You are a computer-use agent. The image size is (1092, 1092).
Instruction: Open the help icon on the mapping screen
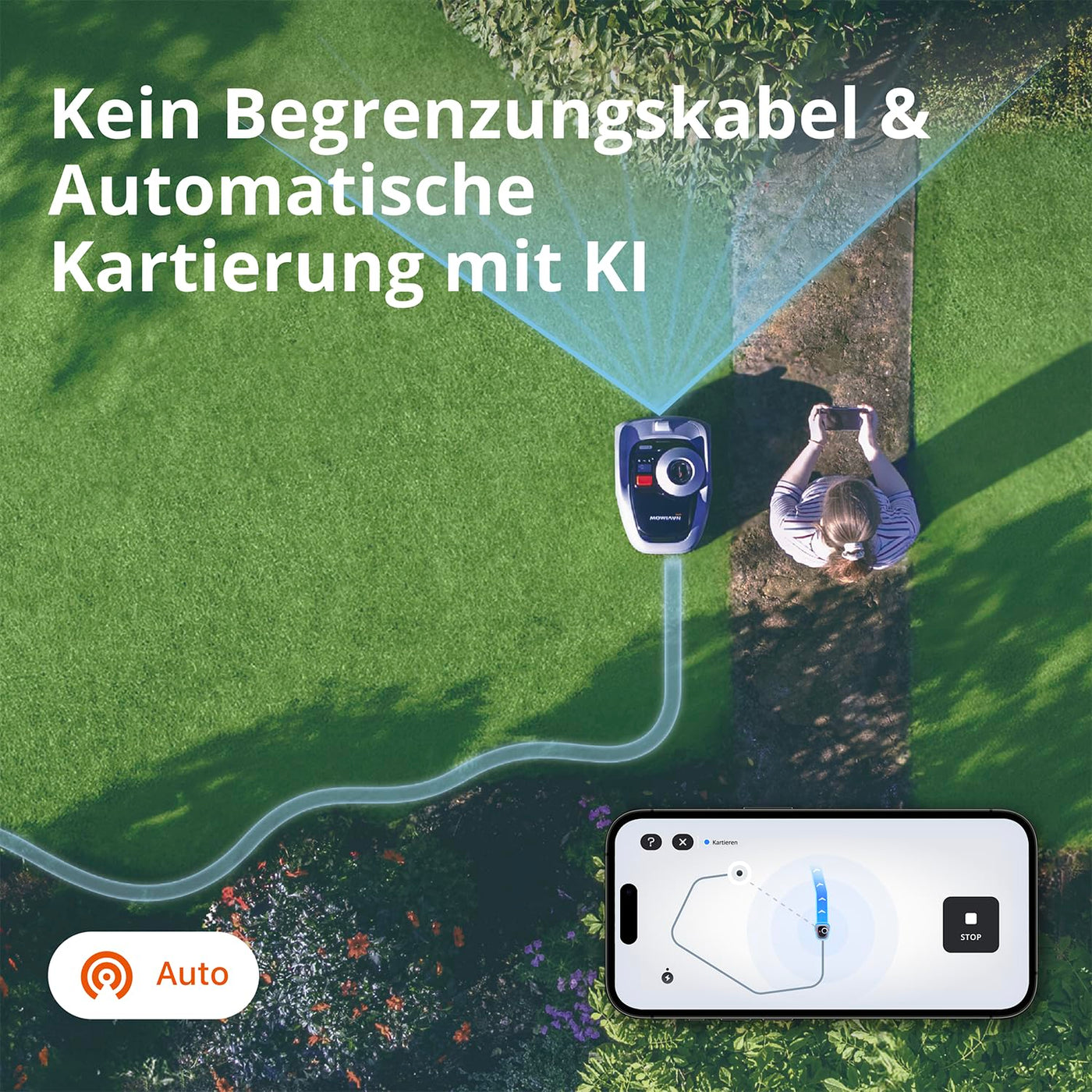tap(651, 842)
